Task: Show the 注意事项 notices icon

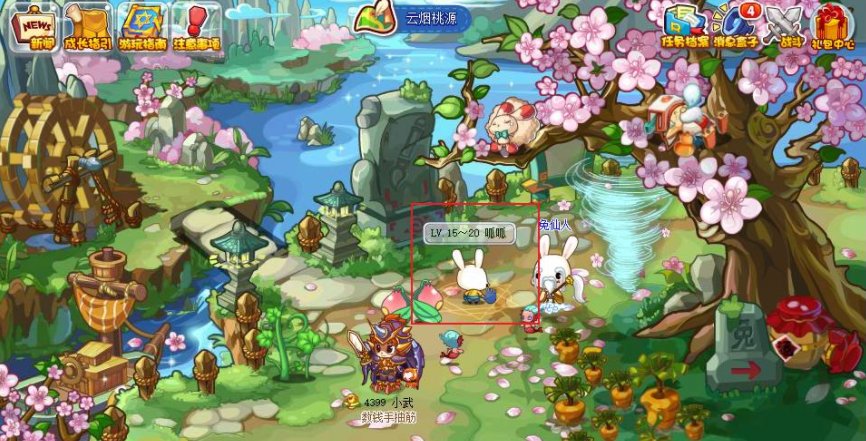Action: [196, 28]
